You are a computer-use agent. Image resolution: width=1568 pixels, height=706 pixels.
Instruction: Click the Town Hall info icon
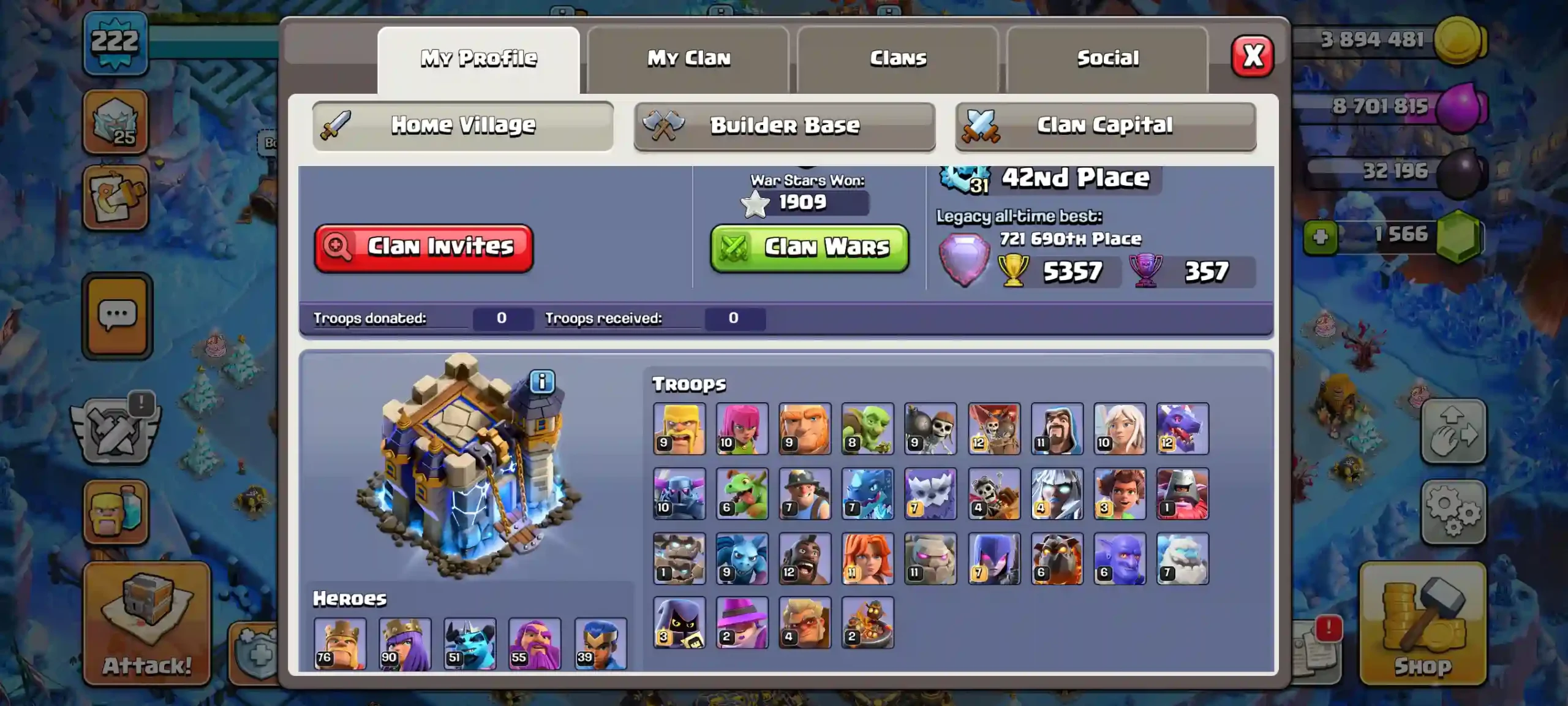pyautogui.click(x=542, y=382)
